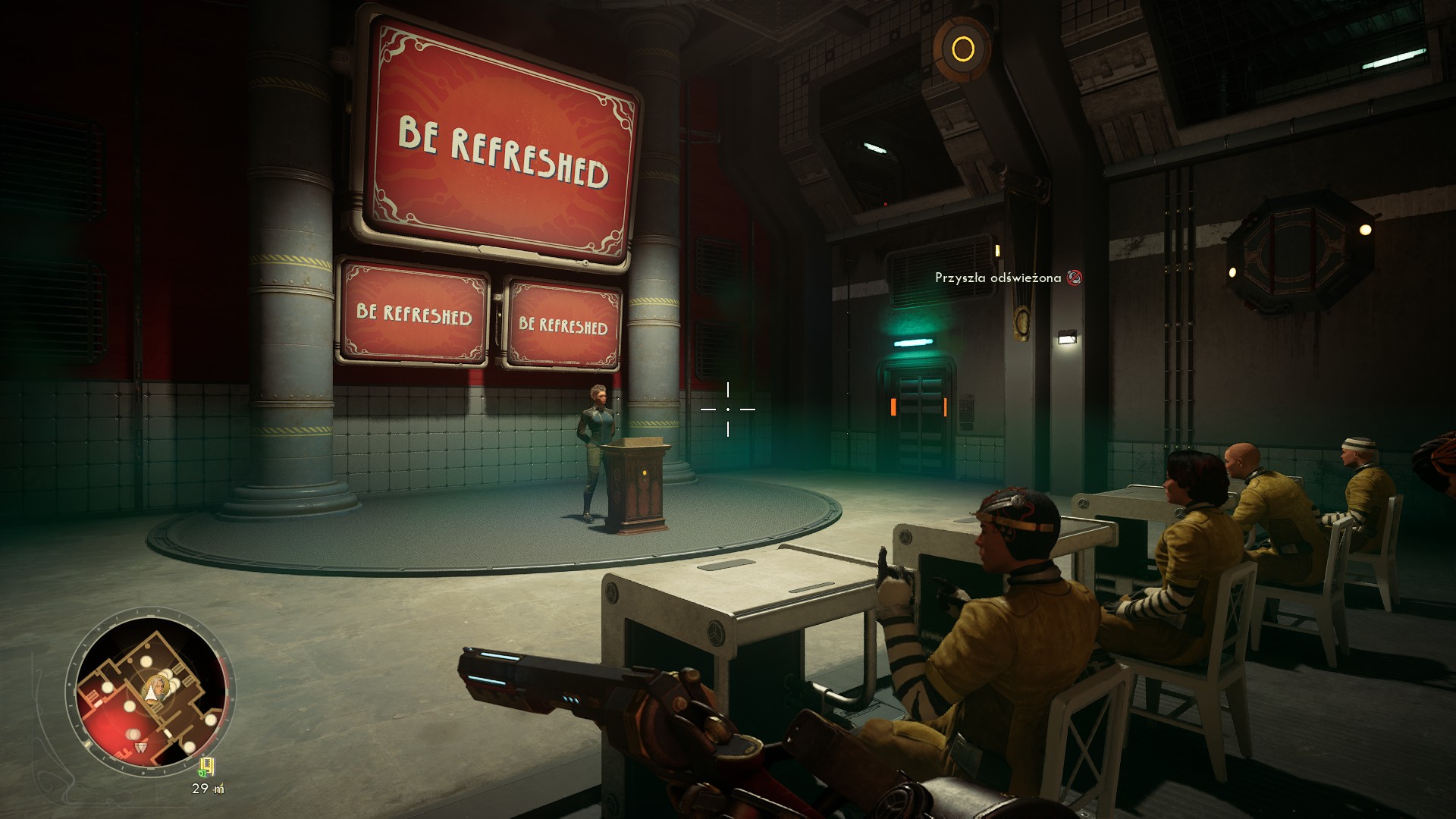Click the red no-entry icon beside Przyszła odświeżona
This screenshot has width=1456, height=819.
click(1074, 278)
